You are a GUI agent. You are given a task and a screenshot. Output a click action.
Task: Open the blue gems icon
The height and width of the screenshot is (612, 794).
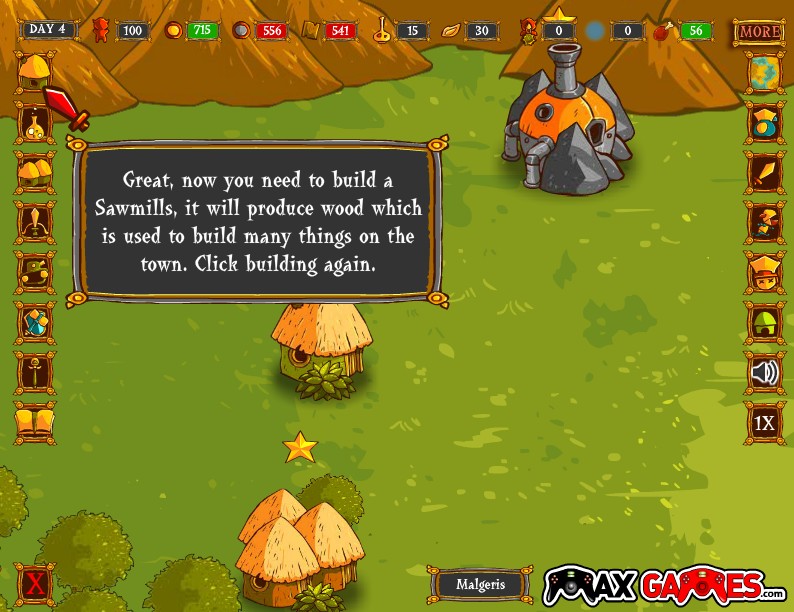point(35,322)
